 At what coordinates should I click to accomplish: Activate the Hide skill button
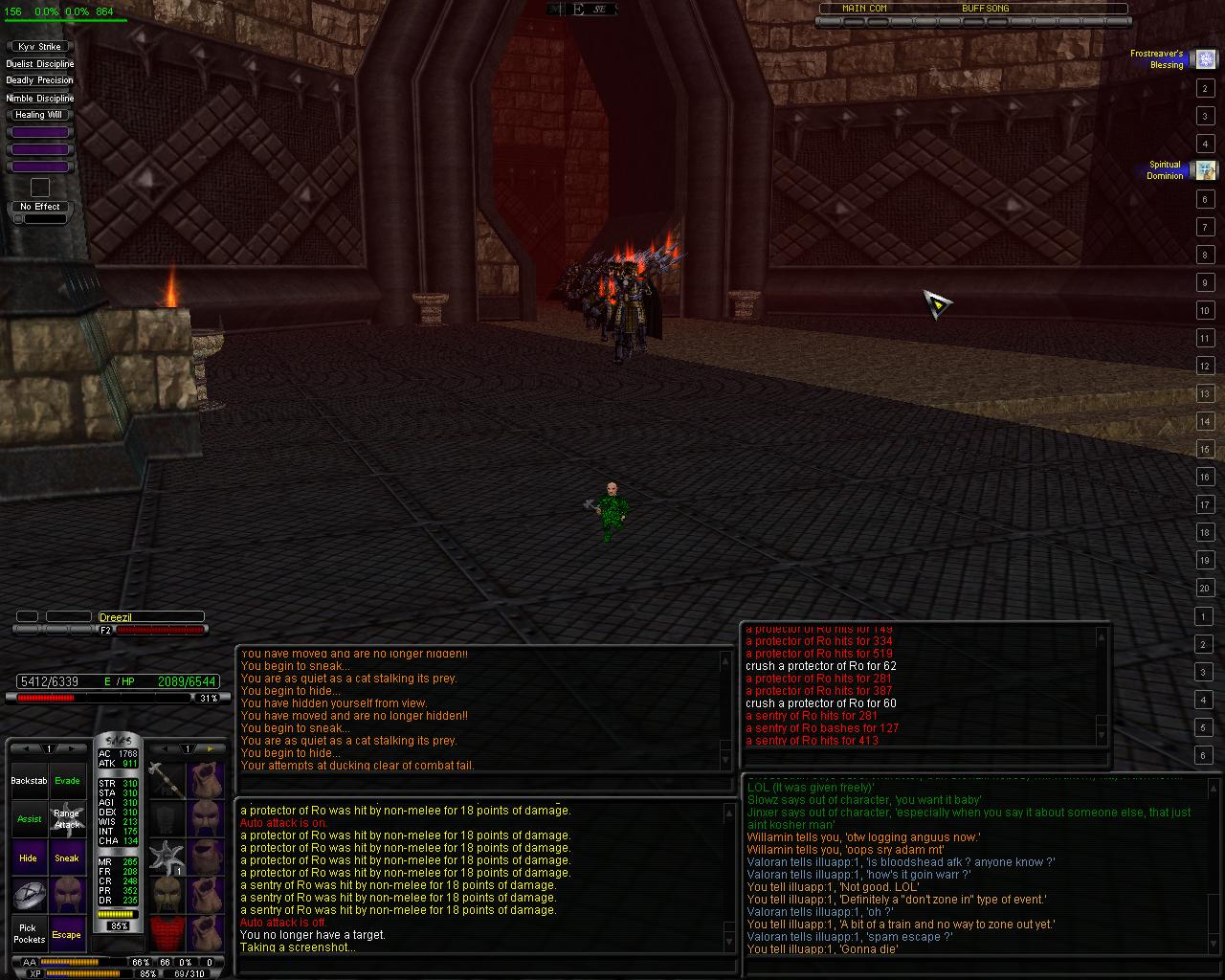click(29, 857)
